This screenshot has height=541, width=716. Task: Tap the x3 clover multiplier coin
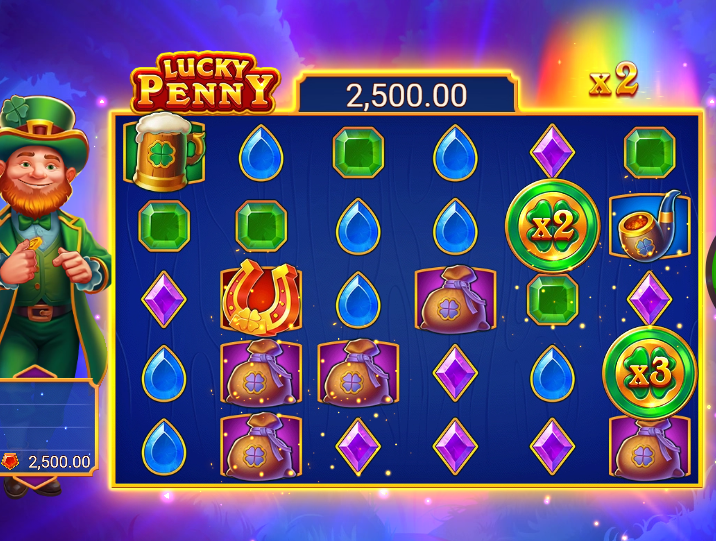(649, 372)
